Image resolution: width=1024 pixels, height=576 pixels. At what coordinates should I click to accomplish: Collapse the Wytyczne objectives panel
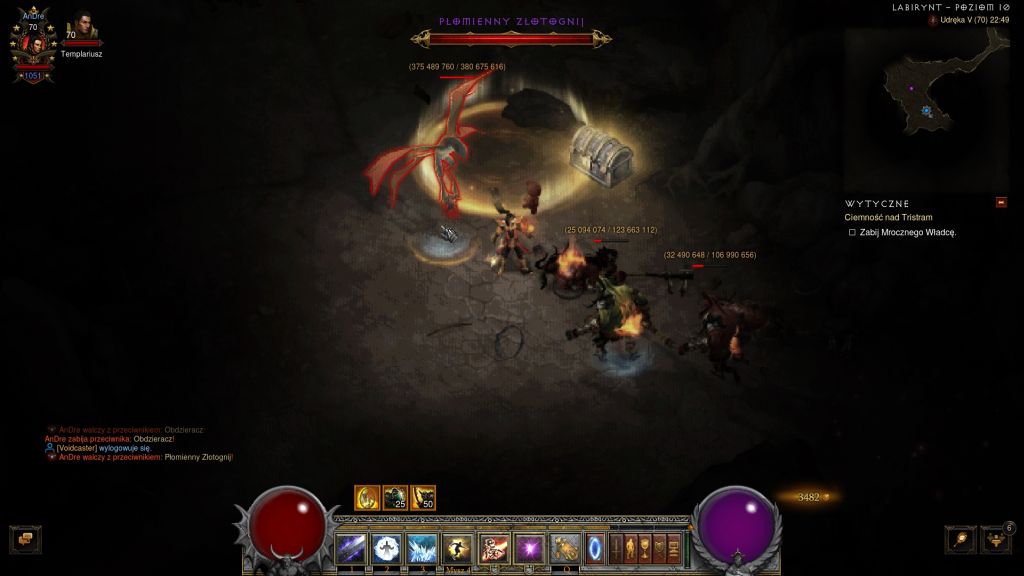coord(1001,203)
